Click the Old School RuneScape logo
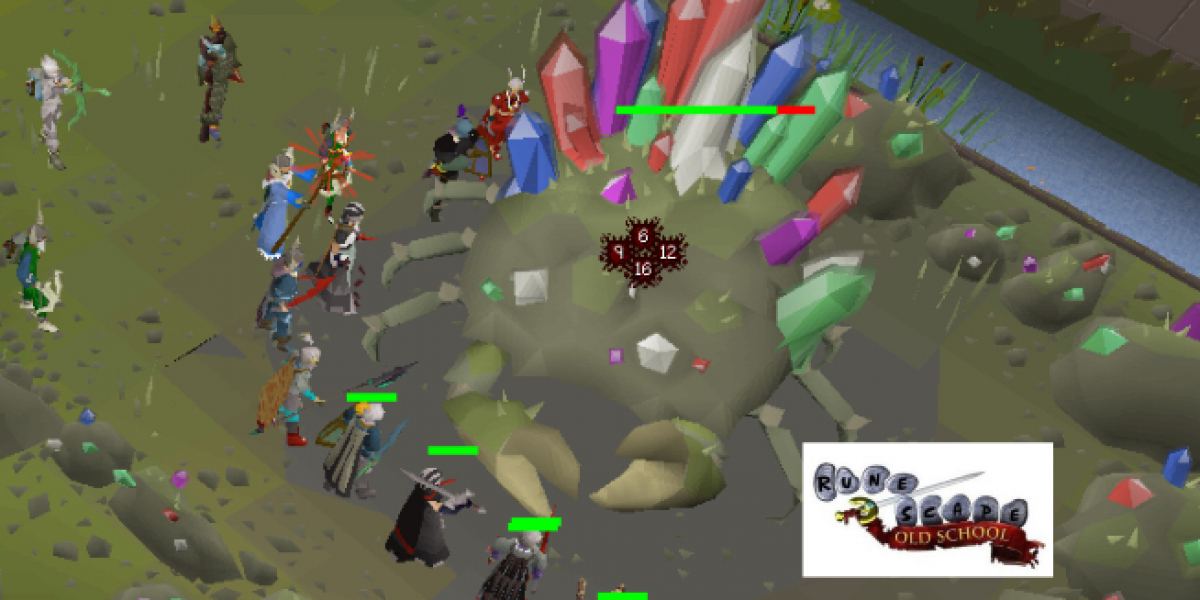The image size is (1200, 600). (927, 509)
